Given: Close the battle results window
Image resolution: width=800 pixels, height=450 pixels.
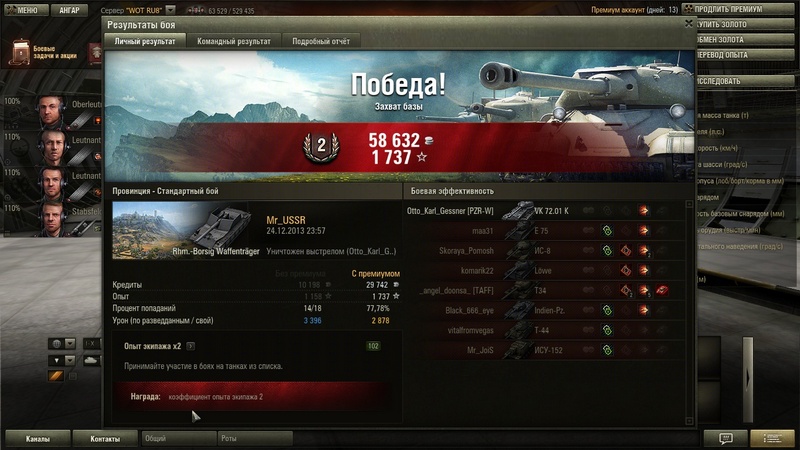Looking at the screenshot, I should coord(688,21).
